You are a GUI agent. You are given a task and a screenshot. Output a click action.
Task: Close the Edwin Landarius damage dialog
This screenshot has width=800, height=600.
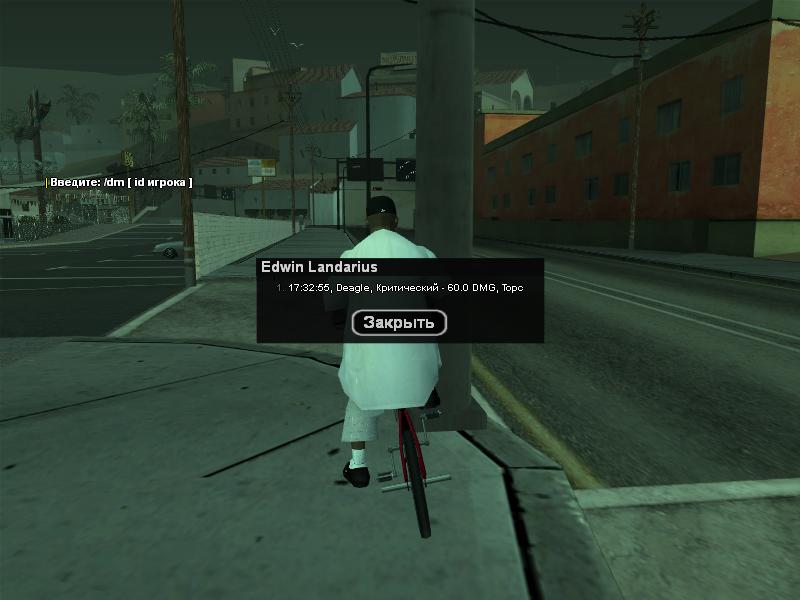(399, 322)
